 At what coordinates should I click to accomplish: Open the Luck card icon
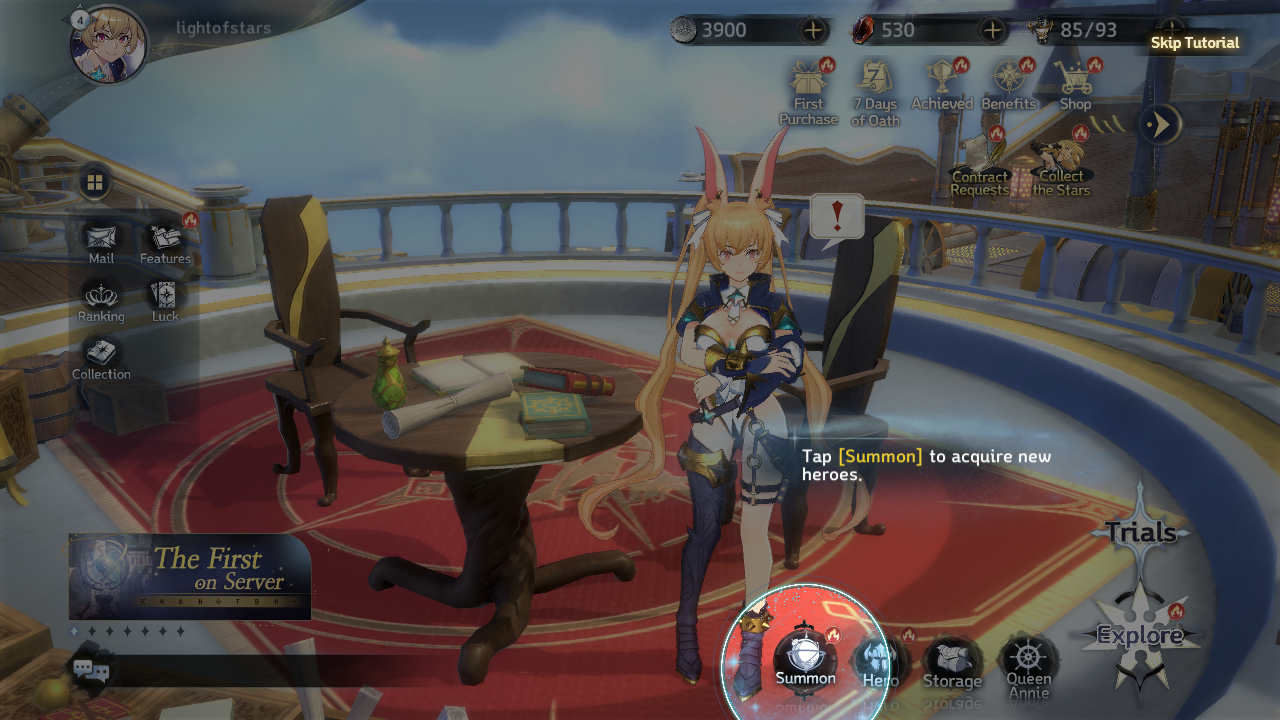coord(165,298)
